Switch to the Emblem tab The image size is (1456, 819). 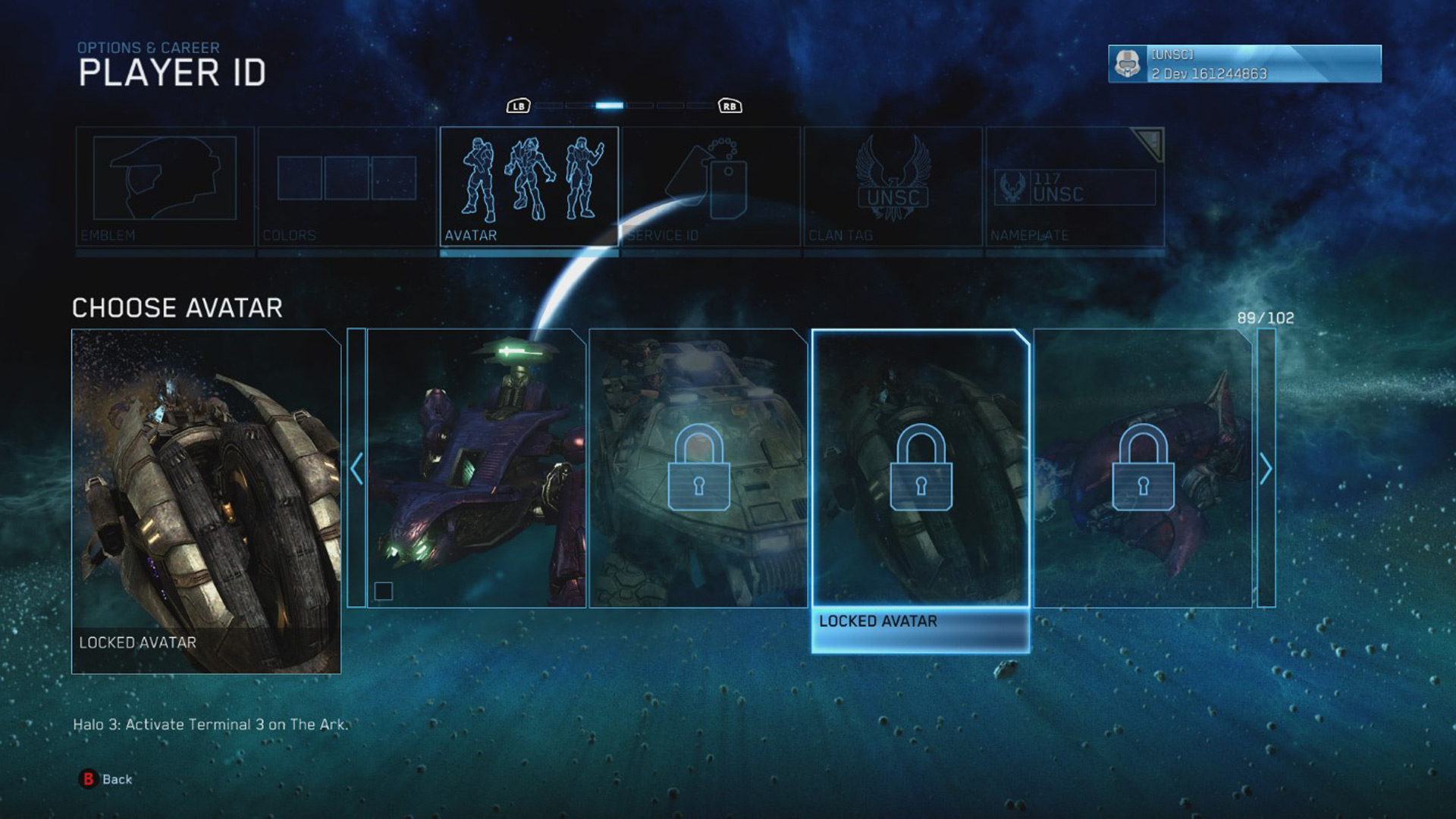(165, 187)
